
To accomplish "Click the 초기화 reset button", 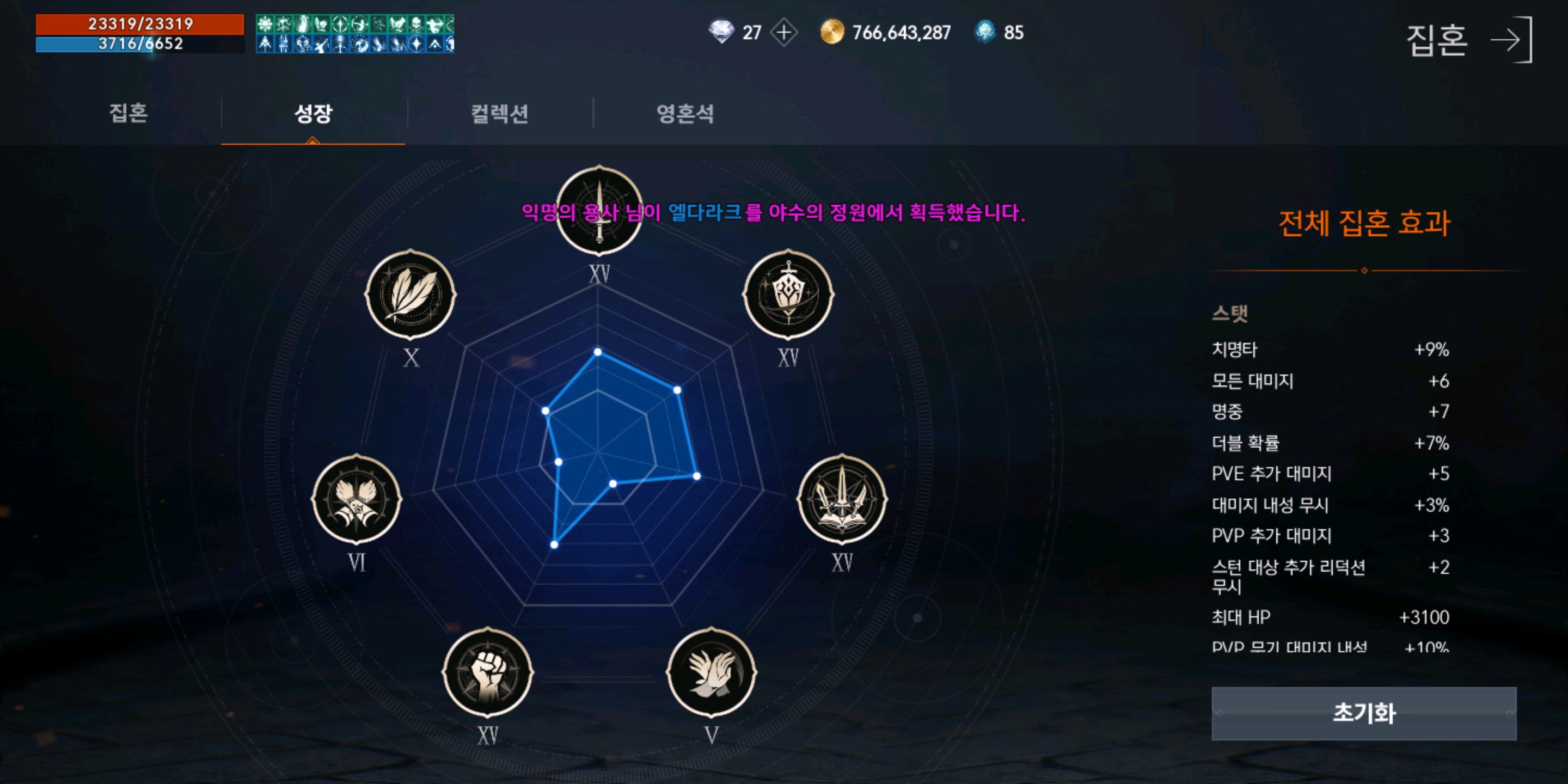I will point(1363,713).
